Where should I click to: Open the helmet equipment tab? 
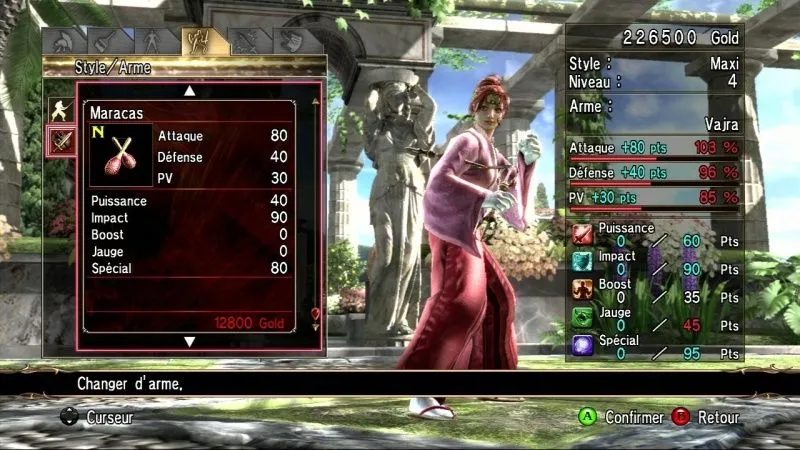61,41
